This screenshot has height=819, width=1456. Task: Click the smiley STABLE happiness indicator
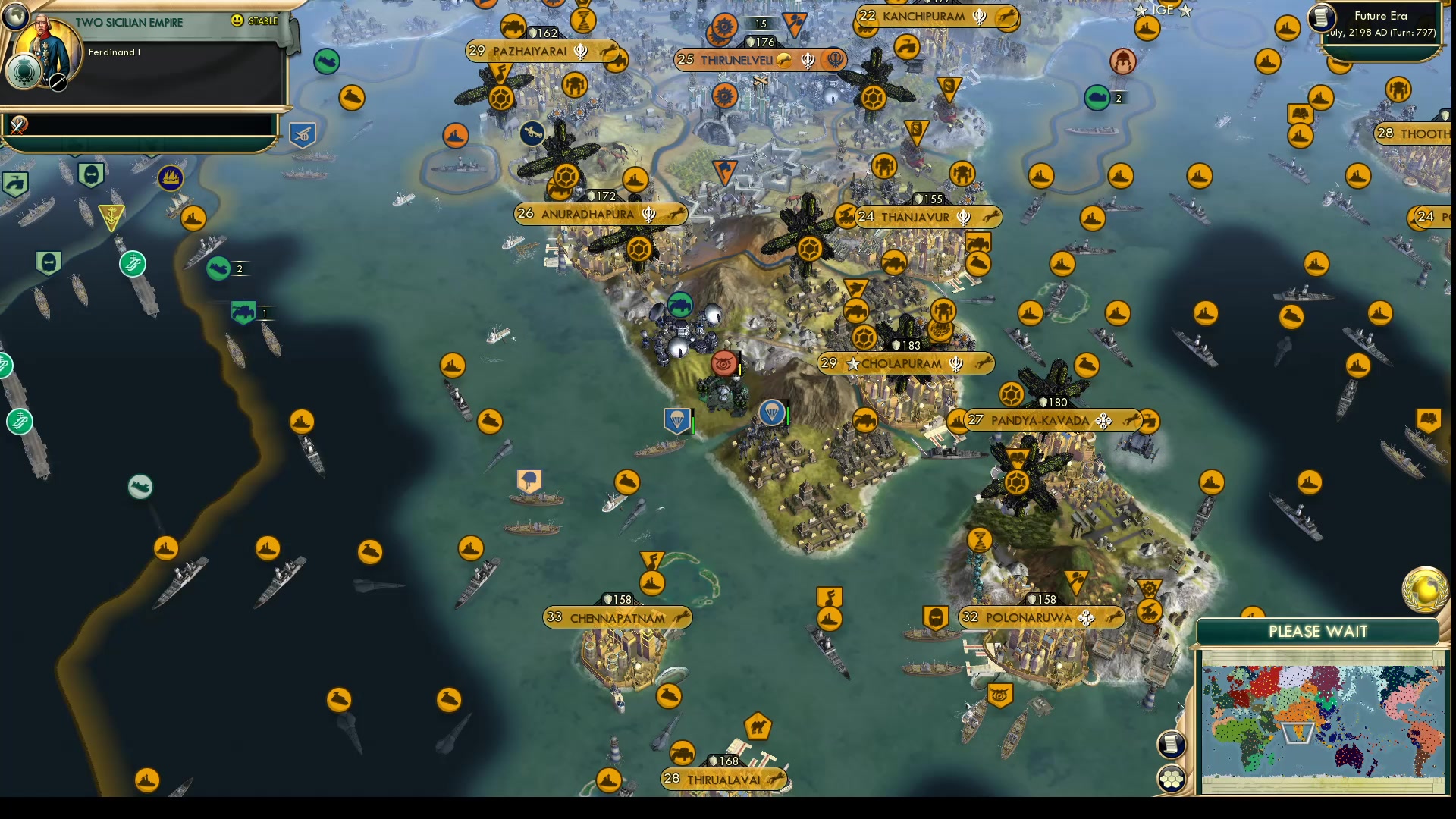(238, 21)
